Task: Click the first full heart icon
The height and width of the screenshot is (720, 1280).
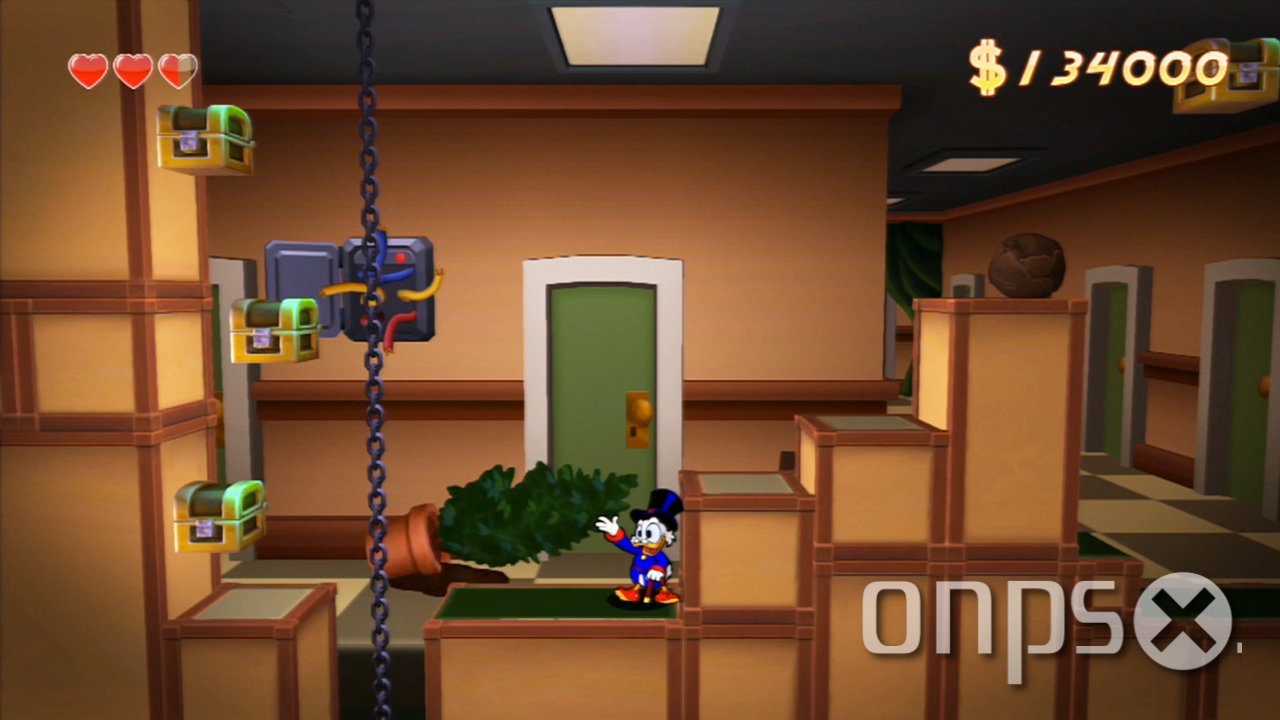Action: pyautogui.click(x=88, y=70)
